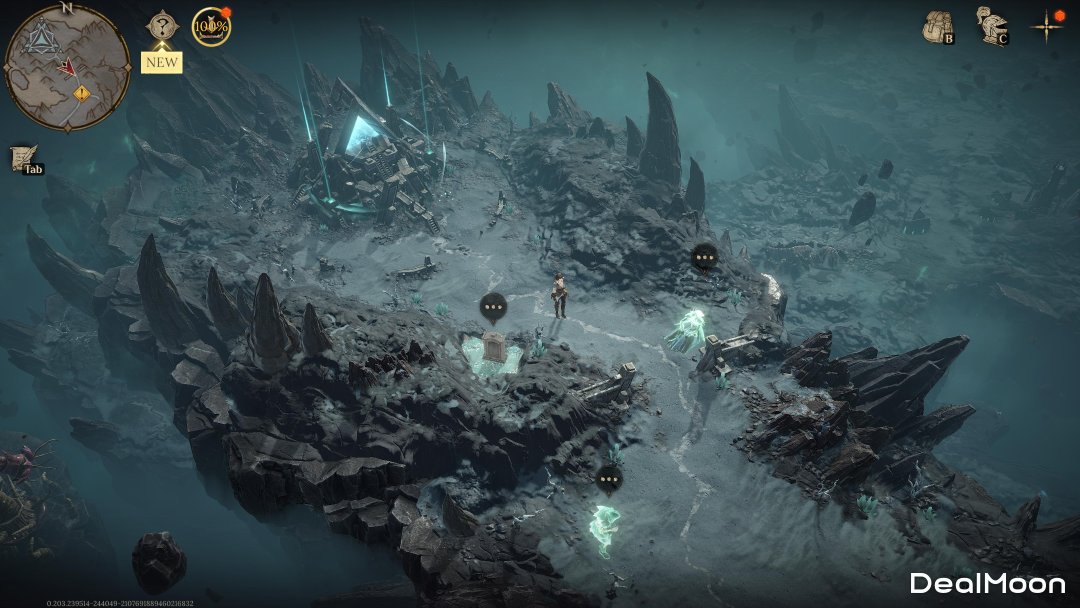
Task: Show the knight helmet character sheet
Action: pos(990,25)
